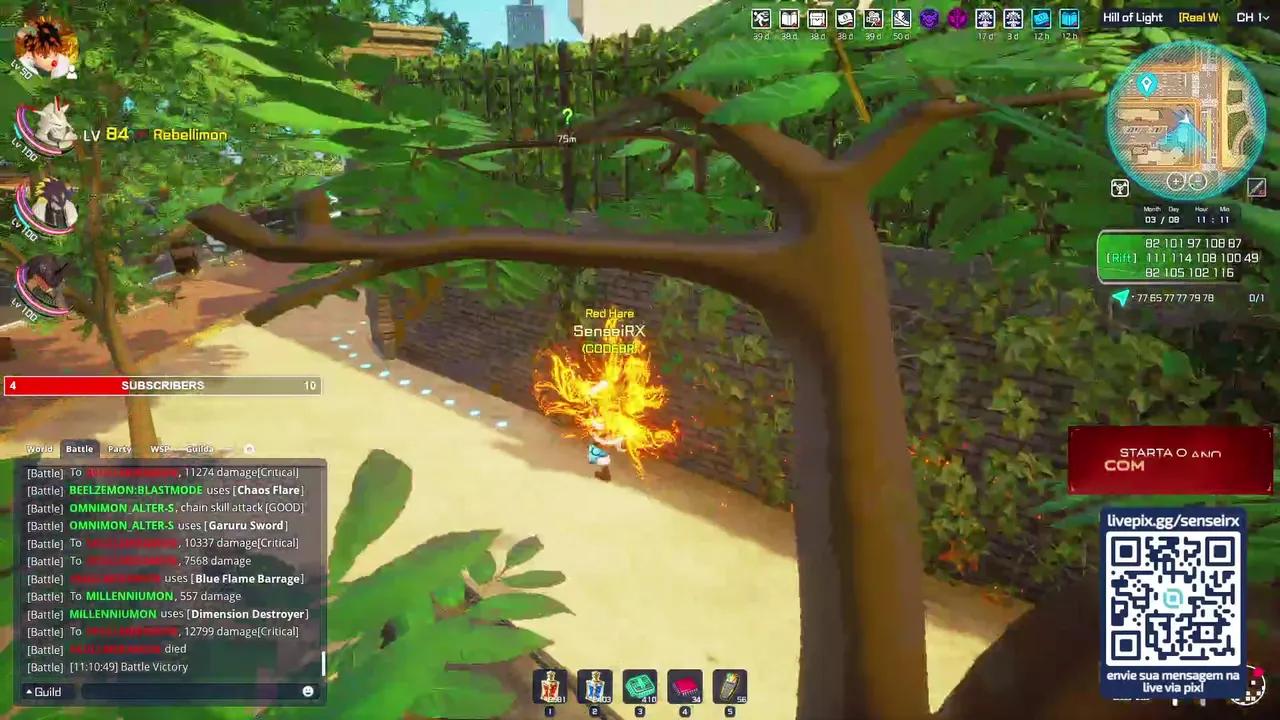
Task: Open the minimap zoom-in control
Action: (1176, 181)
